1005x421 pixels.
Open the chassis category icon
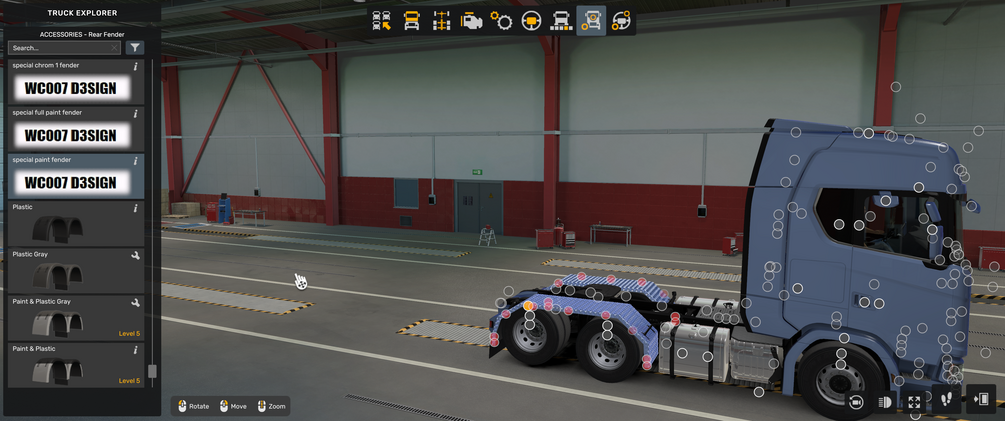[x=441, y=21]
